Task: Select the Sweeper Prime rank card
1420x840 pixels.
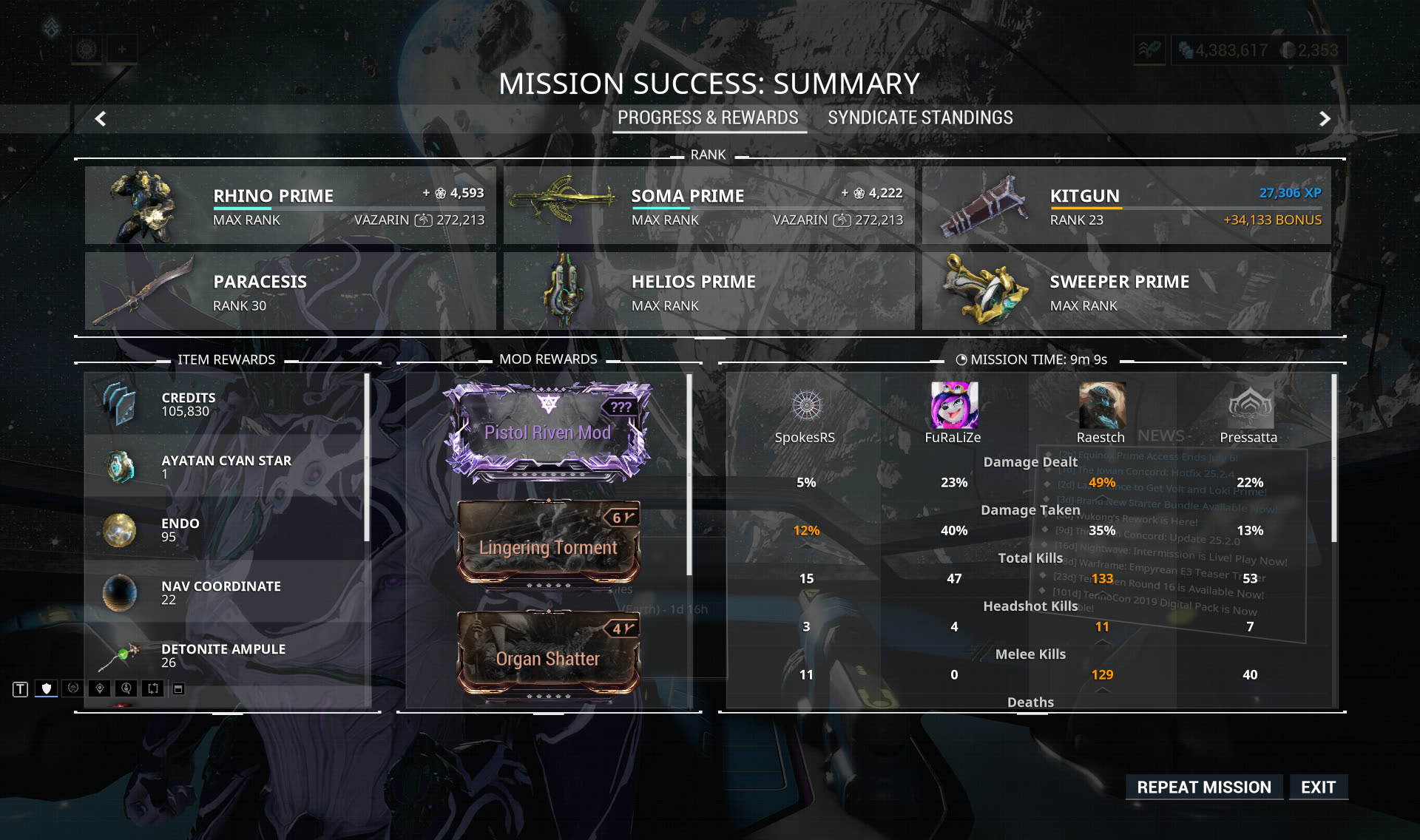Action: [x=1126, y=291]
